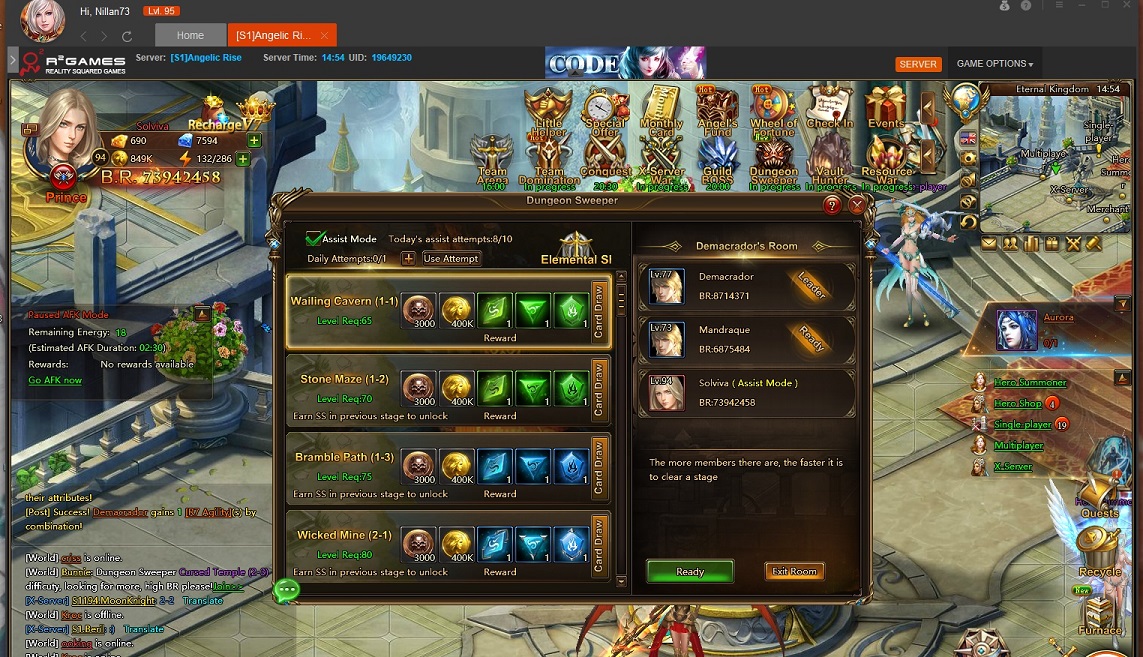Toggle the Assist Mode checkbox
The width and height of the screenshot is (1143, 657).
tap(316, 239)
